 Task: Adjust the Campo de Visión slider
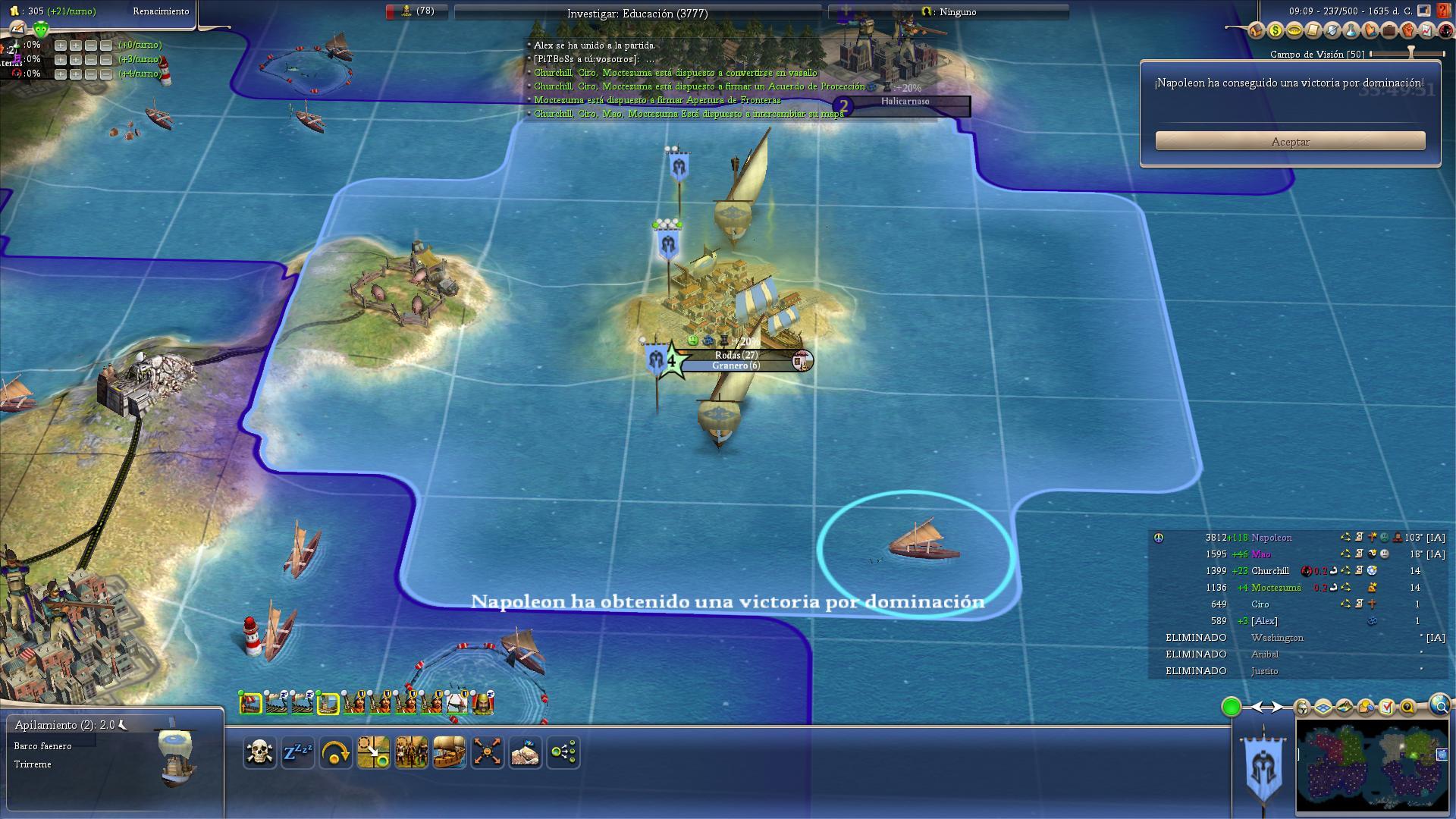(x=1409, y=53)
